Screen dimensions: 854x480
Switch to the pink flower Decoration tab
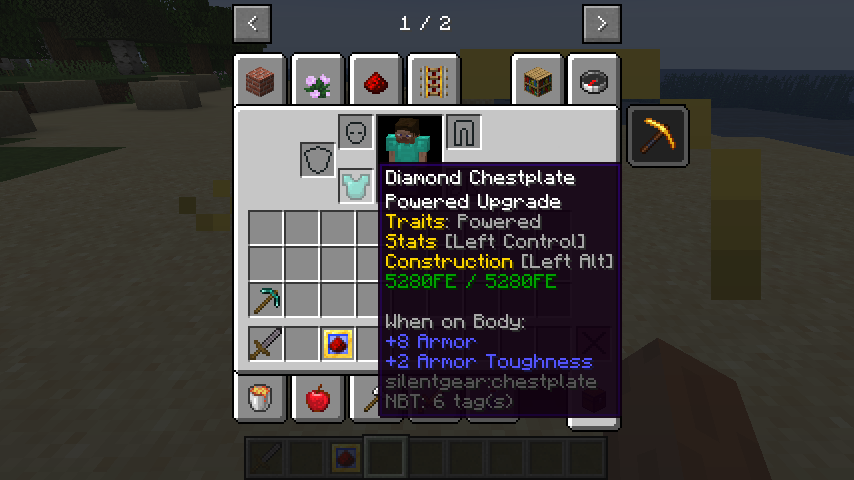(319, 81)
